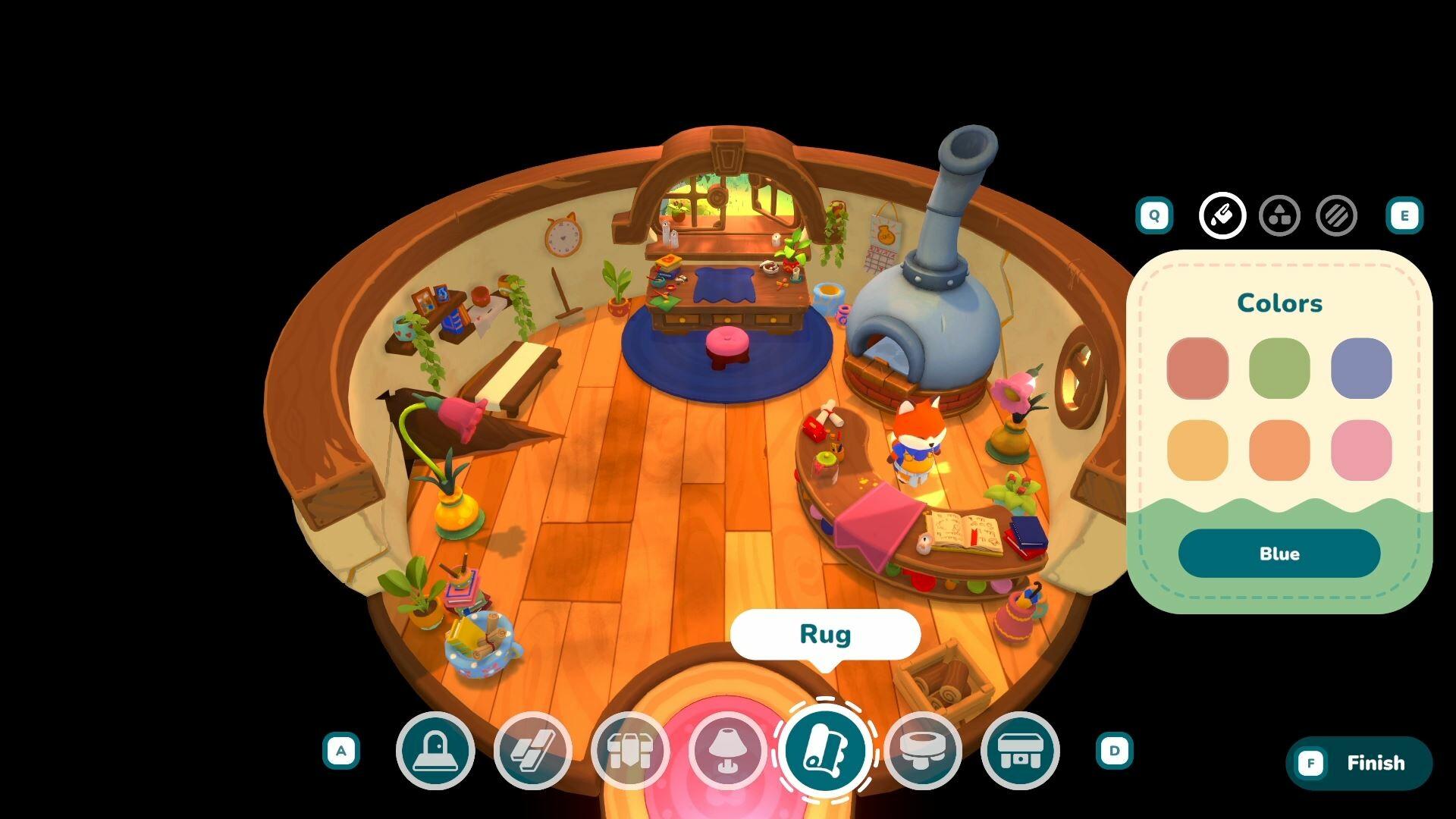The height and width of the screenshot is (819, 1456).
Task: Switch to the shapes tab
Action: (1279, 216)
